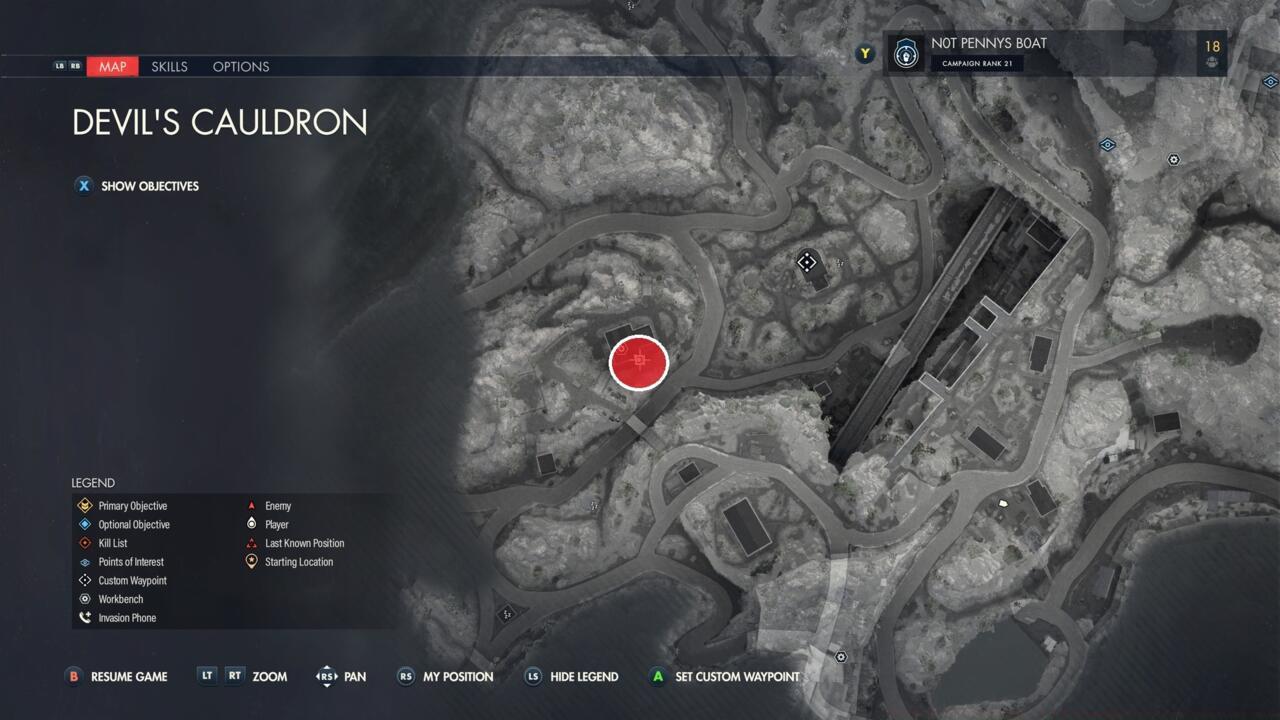Open the Options tab
The image size is (1280, 720).
point(240,66)
